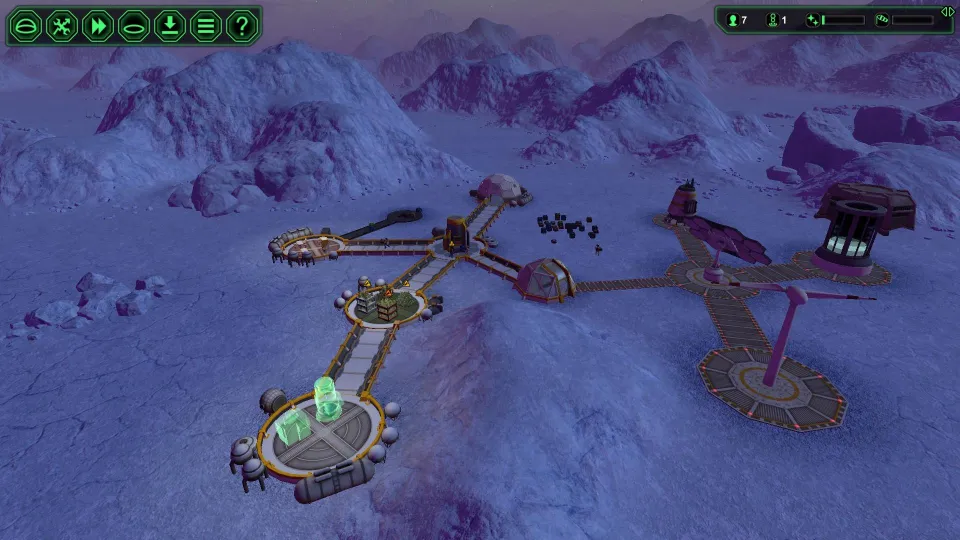Select the sparkle stars resource icon
960x540 pixels.
coord(813,20)
